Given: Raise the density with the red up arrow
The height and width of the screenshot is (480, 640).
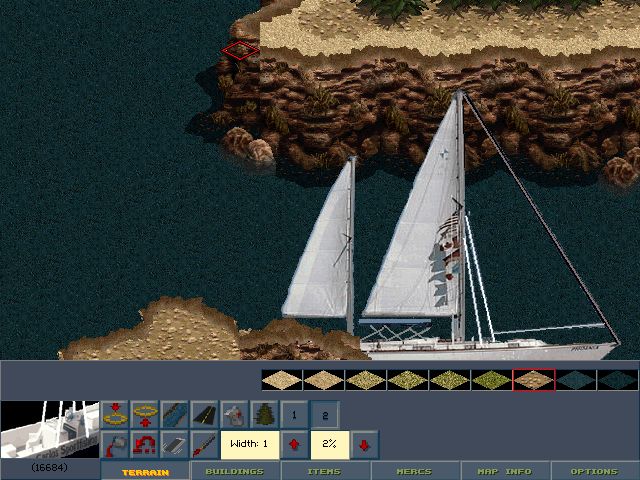Looking at the screenshot, I should [295, 443].
